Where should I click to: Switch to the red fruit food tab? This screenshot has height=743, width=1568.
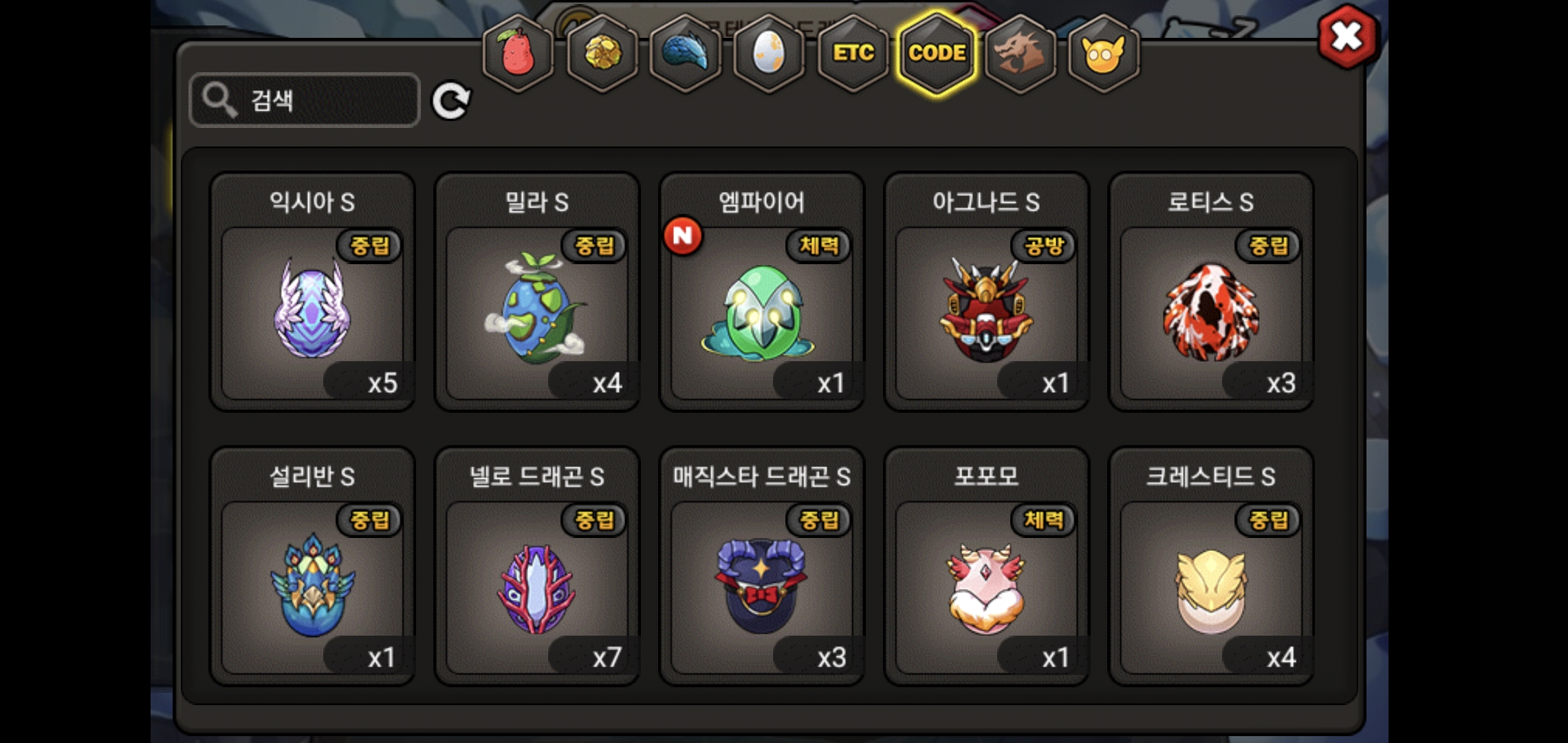518,53
